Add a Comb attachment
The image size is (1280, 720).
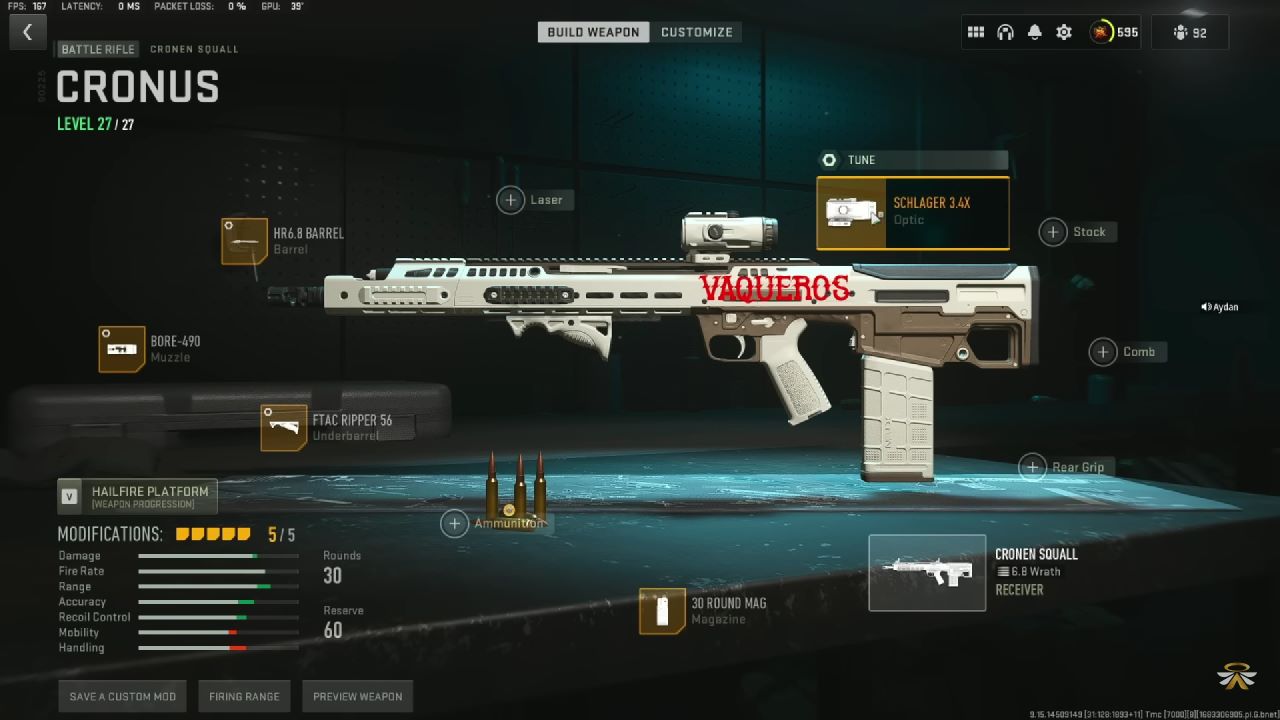pos(1103,352)
